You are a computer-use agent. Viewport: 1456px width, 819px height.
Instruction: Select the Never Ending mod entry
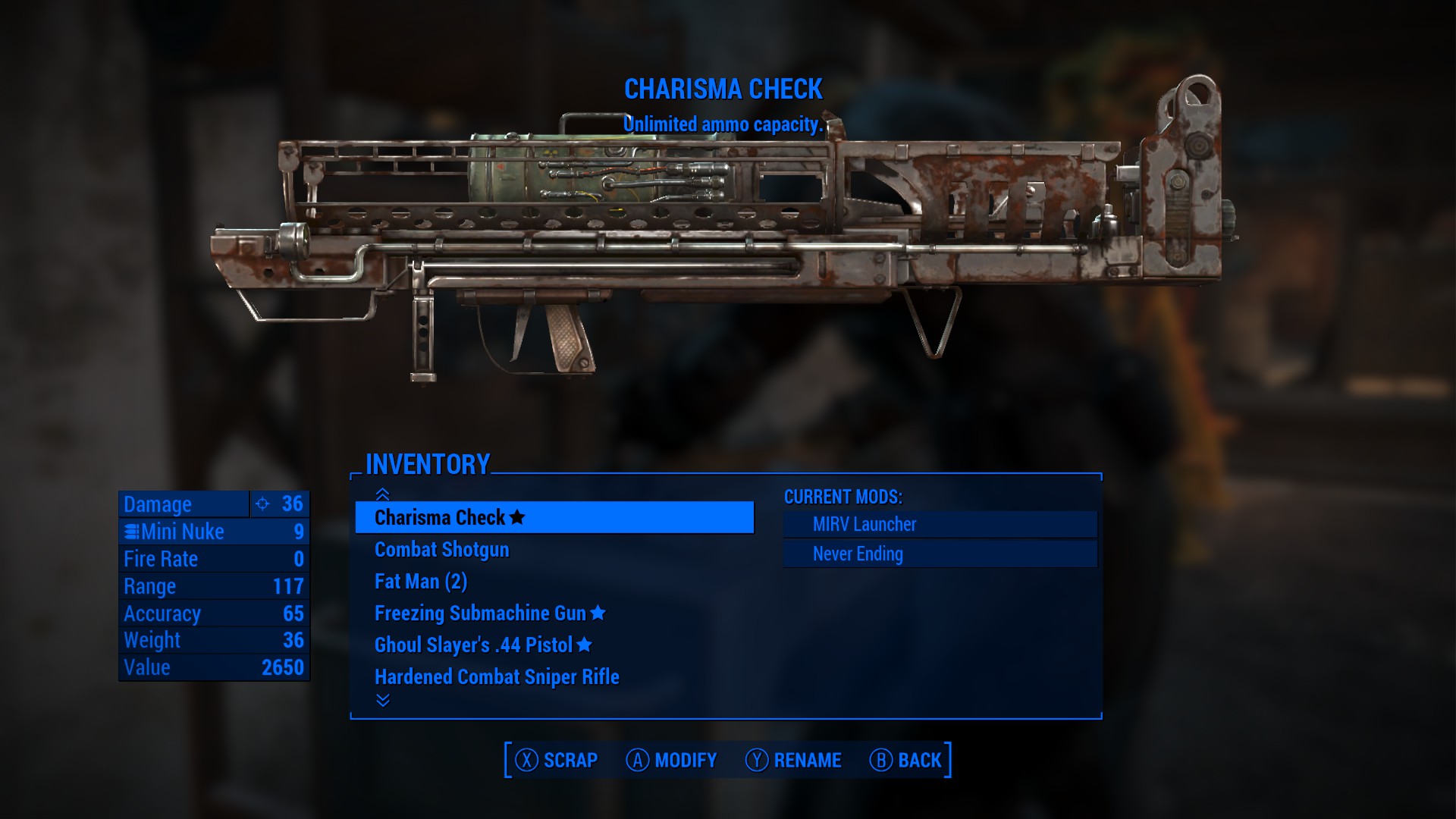click(940, 554)
